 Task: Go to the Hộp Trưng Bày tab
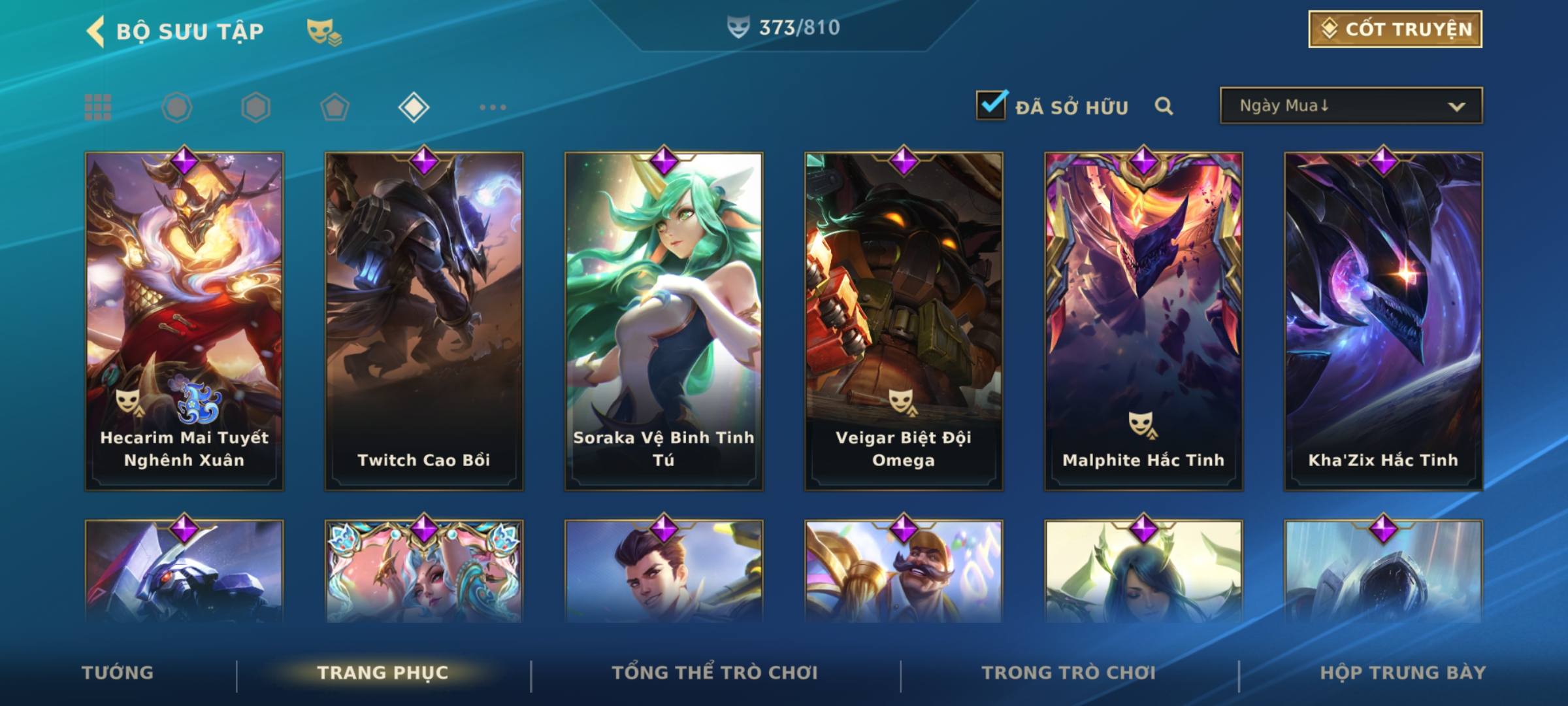point(1403,673)
